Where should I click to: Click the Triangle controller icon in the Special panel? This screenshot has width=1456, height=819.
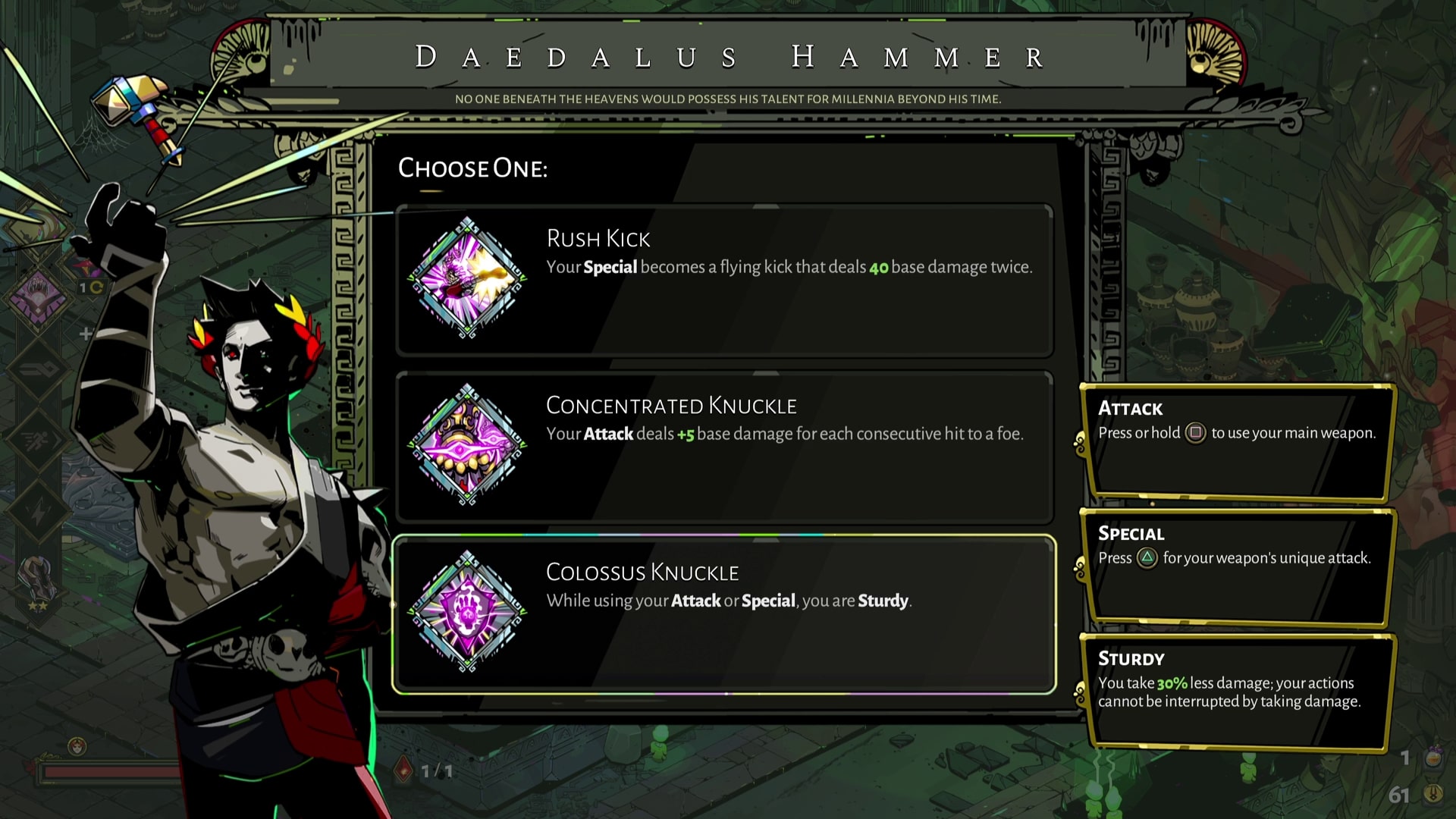(x=1147, y=558)
